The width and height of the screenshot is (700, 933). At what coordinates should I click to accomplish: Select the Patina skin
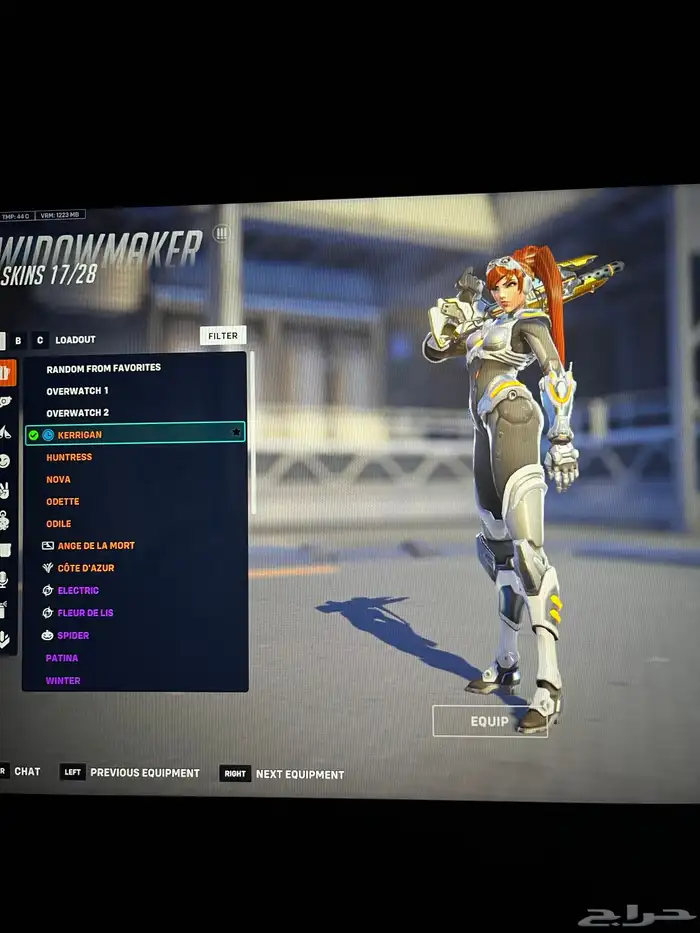click(62, 658)
